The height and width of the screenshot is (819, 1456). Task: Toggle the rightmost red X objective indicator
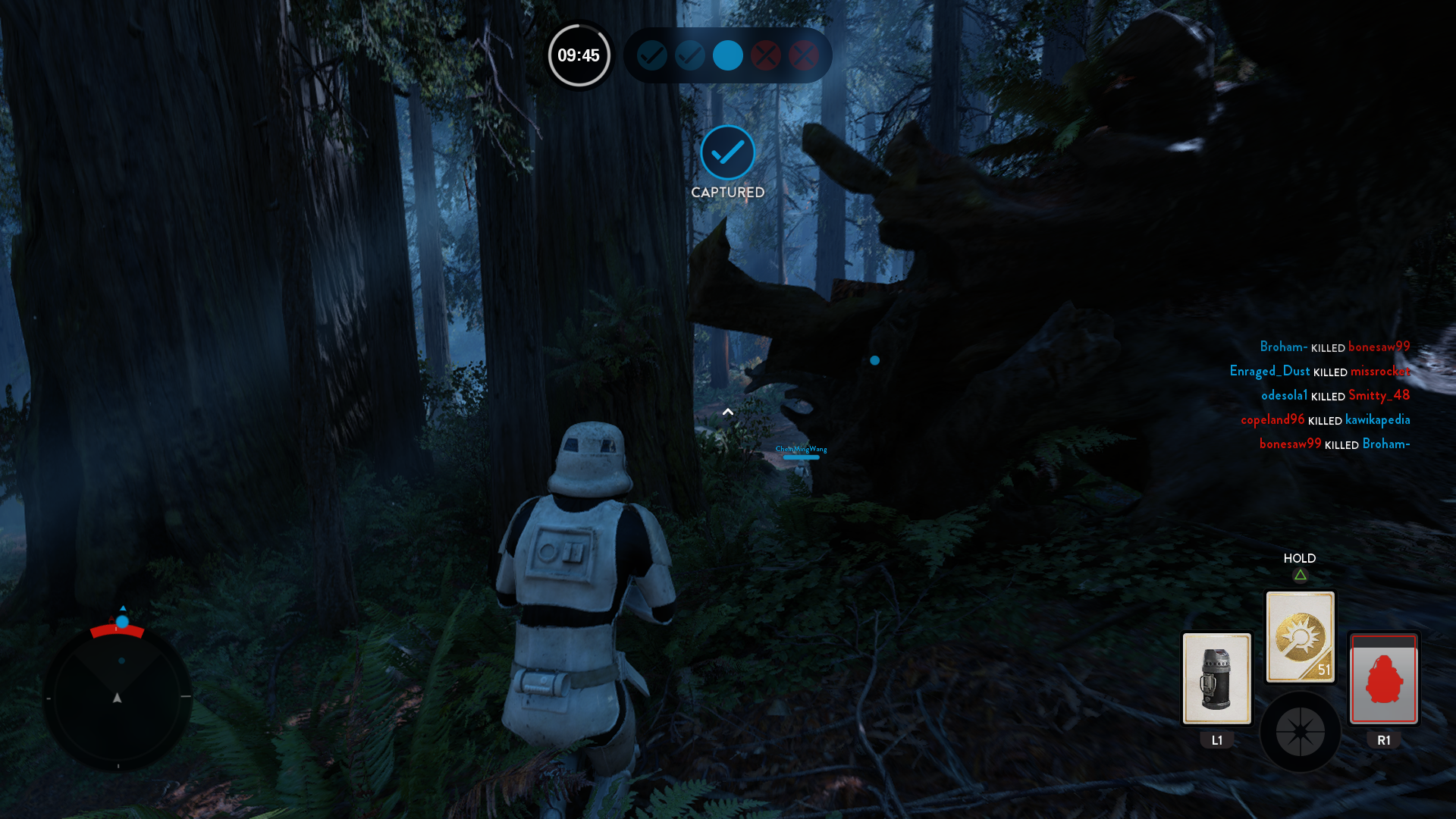click(x=803, y=55)
